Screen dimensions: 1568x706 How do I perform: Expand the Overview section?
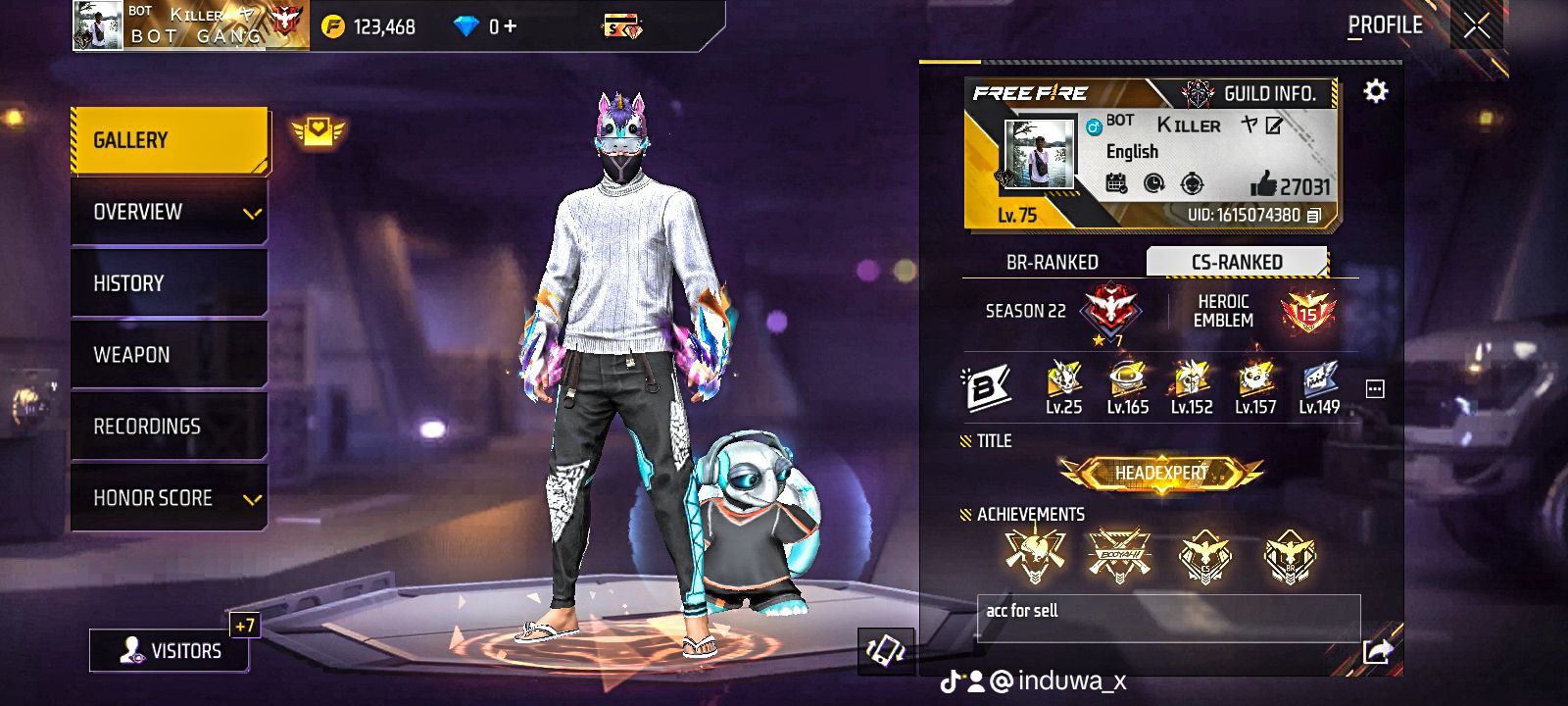(x=169, y=212)
